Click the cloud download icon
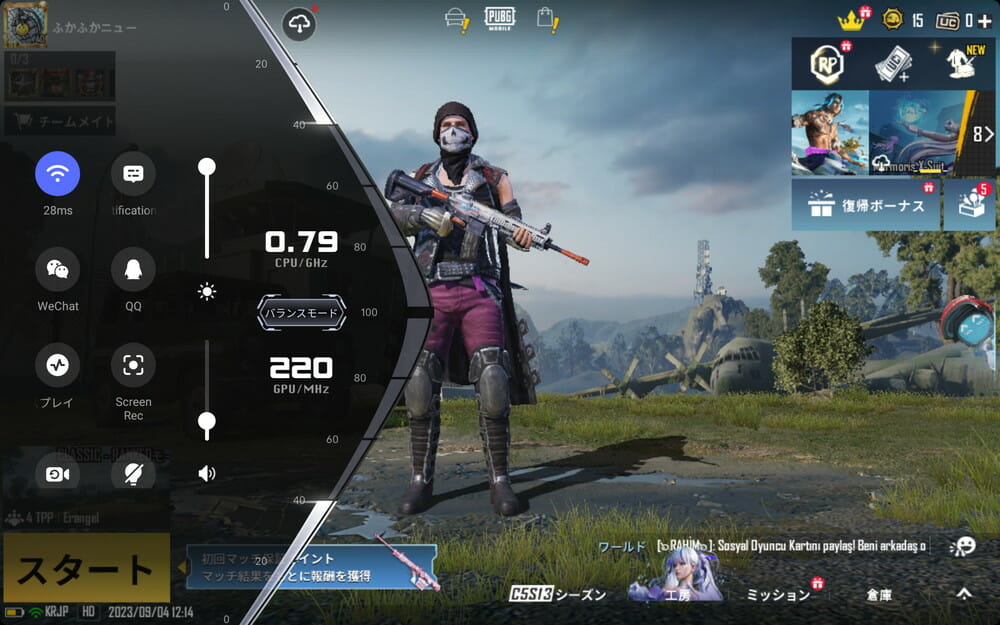Screen dimensions: 1000x625 coord(300,23)
